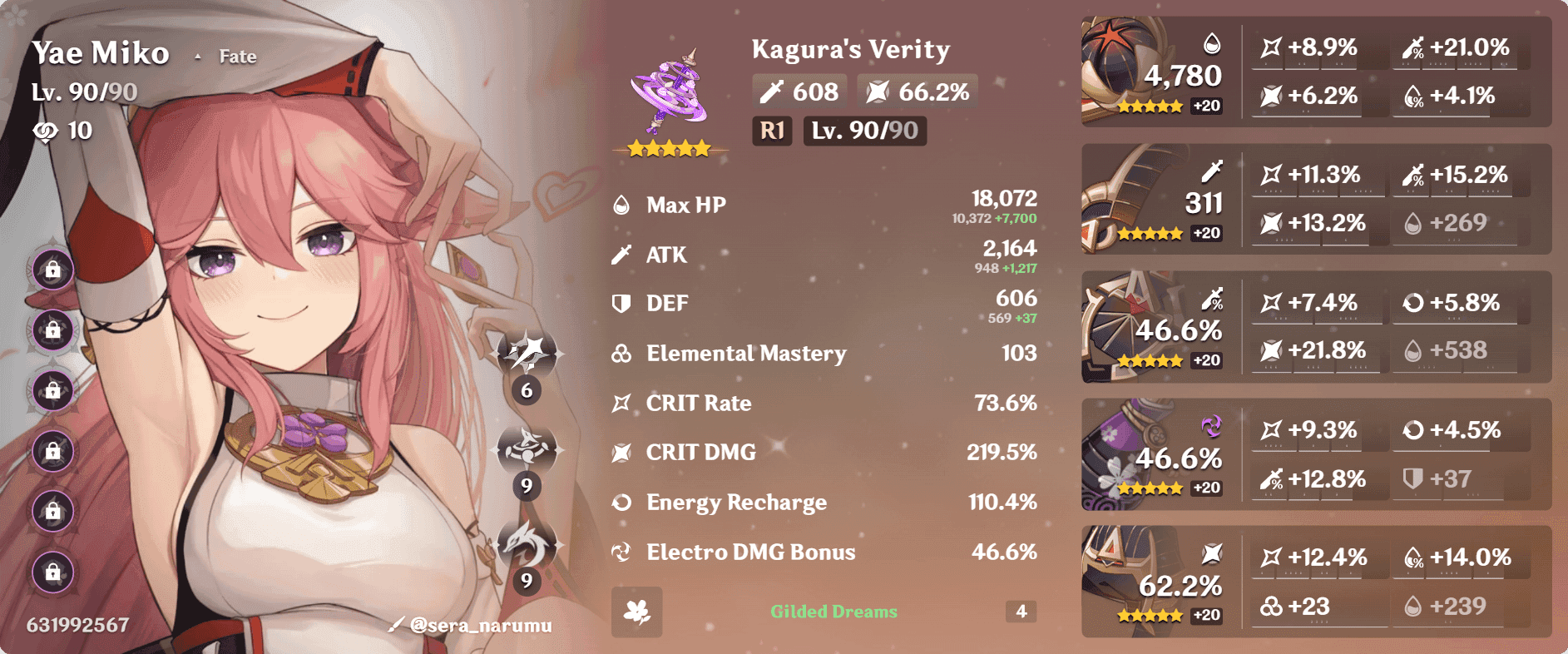View the level 6 normal attack talent
This screenshot has height=654, width=1568.
(527, 354)
